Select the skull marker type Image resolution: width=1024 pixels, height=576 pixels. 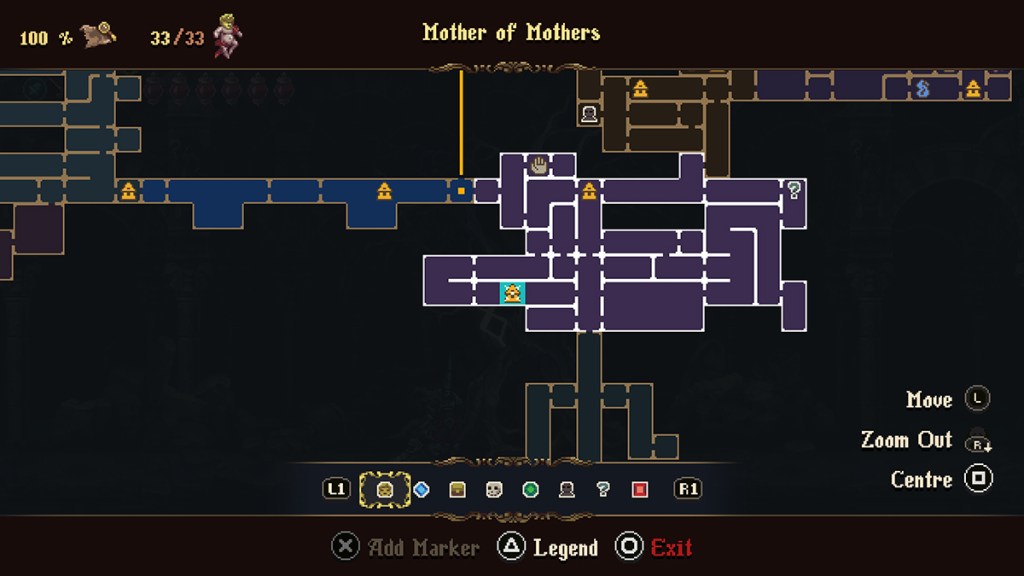493,489
